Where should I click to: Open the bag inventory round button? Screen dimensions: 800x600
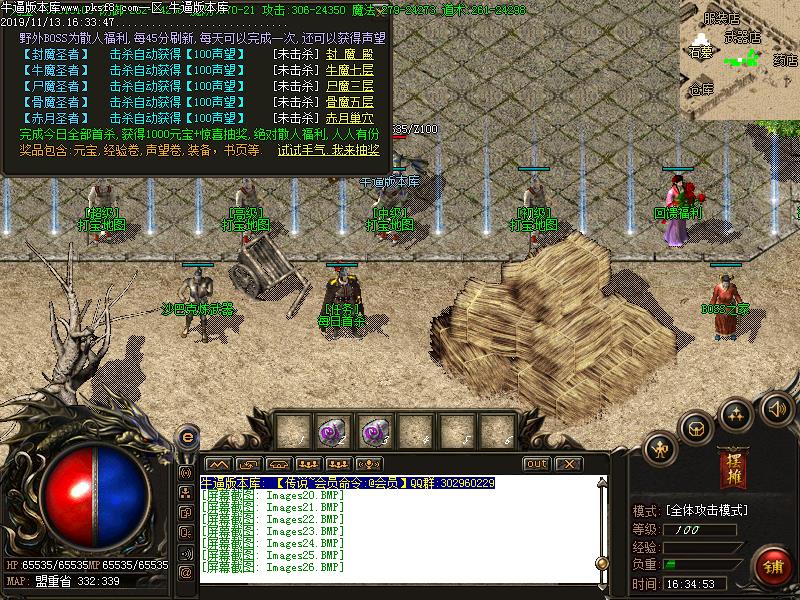[x=695, y=427]
